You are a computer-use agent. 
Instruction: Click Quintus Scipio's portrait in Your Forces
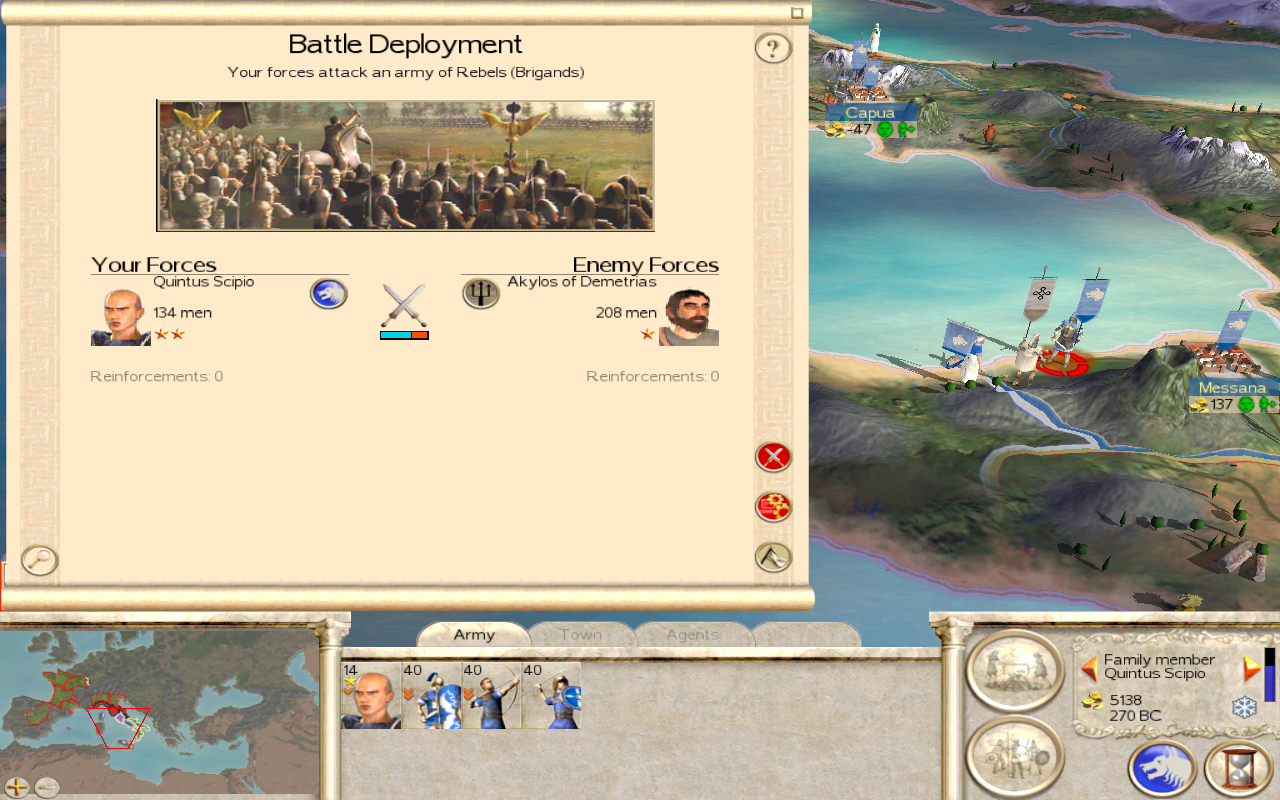coord(120,318)
